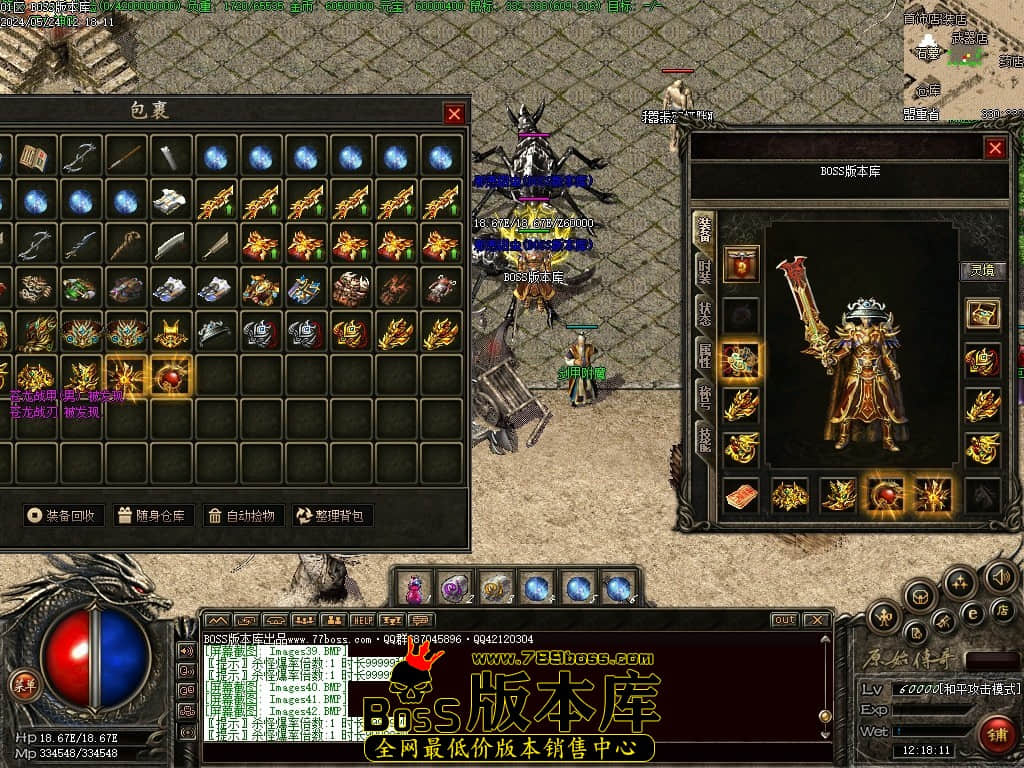Viewport: 1024px width, 768px height.
Task: Select the open book item in the bag
Action: (36, 157)
